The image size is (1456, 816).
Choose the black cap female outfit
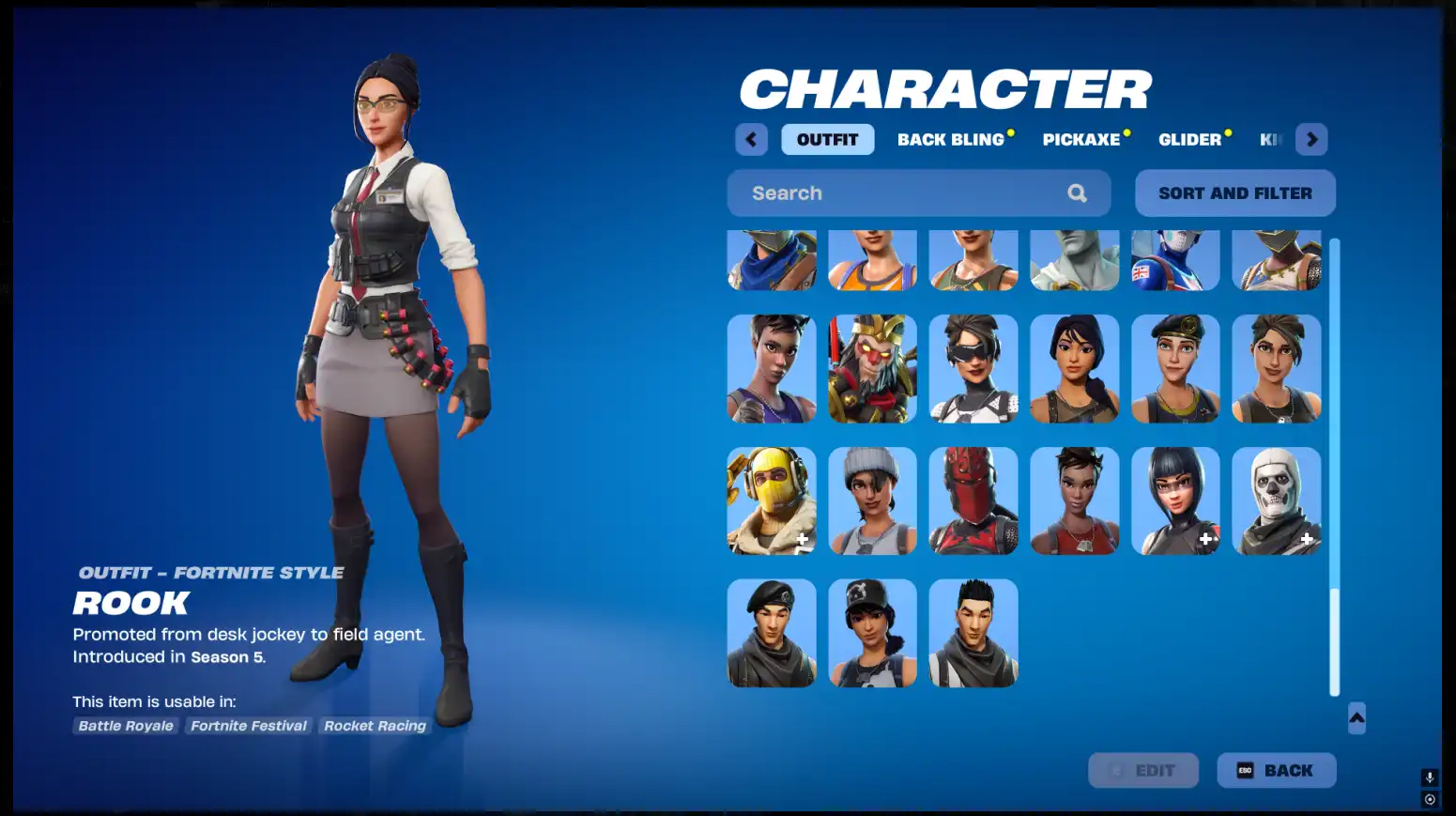click(x=872, y=633)
